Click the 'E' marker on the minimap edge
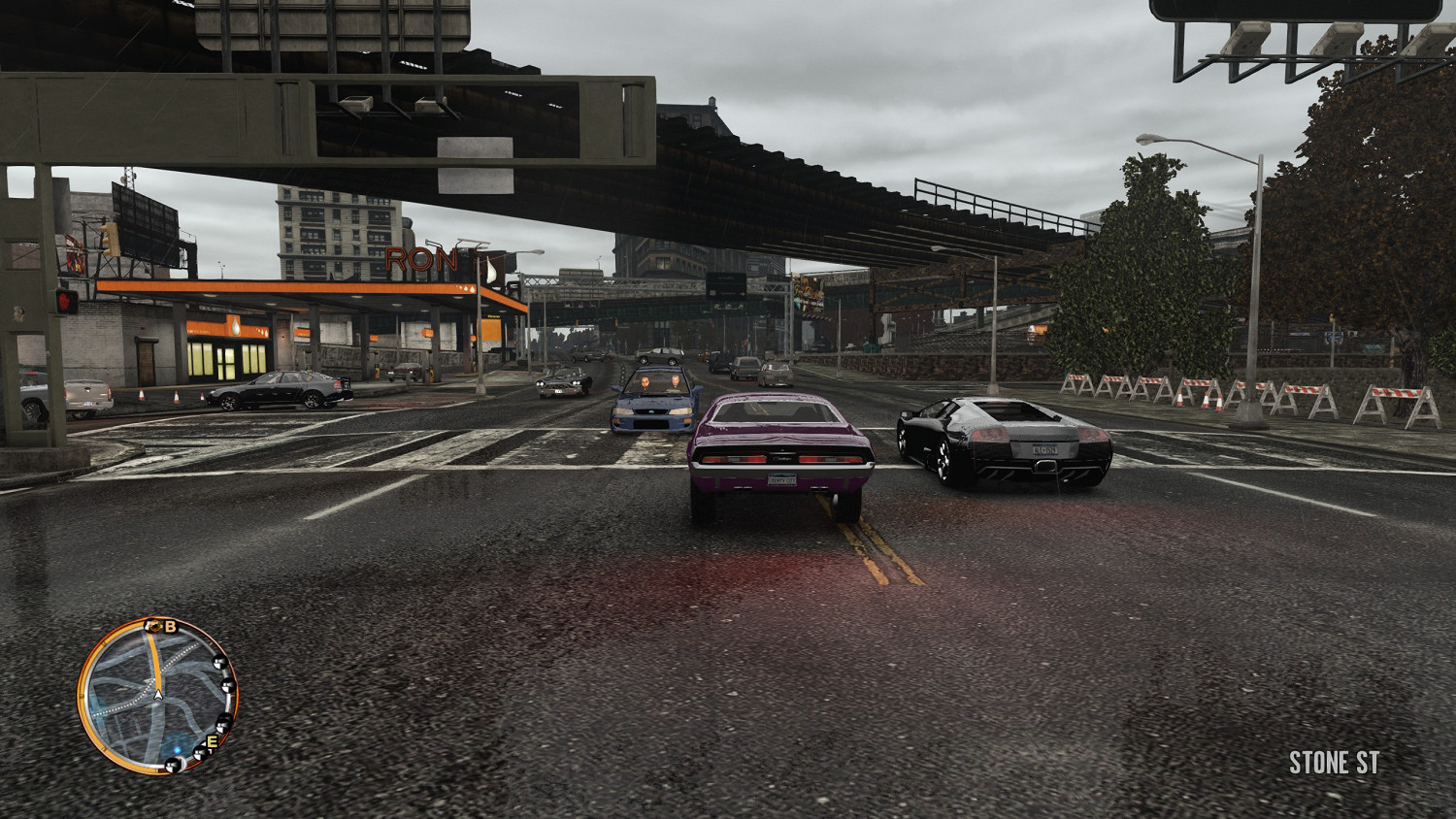 [211, 741]
